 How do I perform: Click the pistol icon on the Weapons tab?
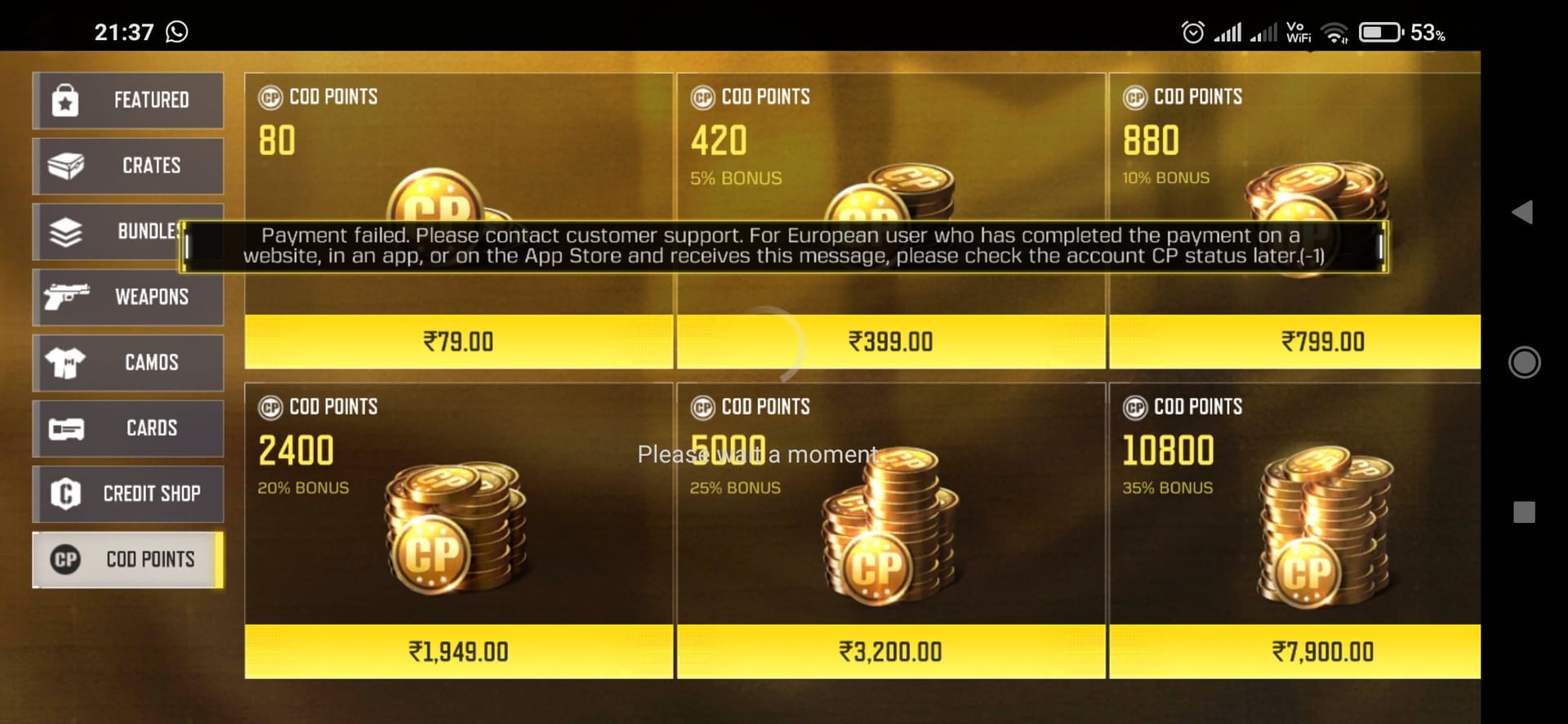67,297
